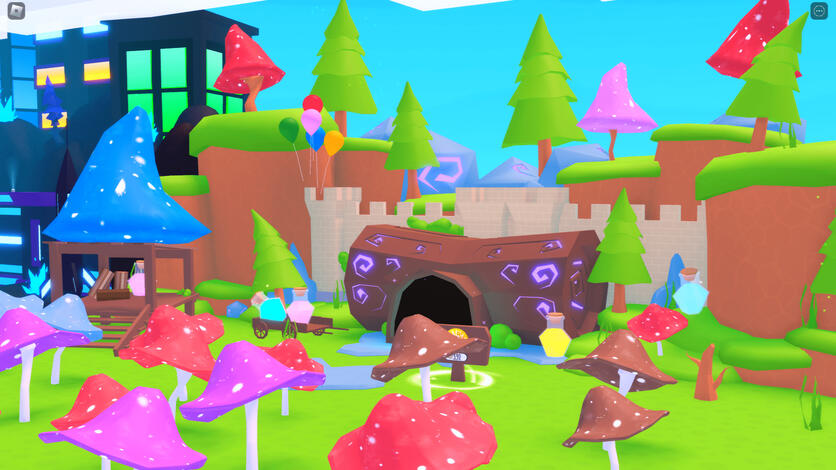Open the three-dot options menu
836x470 pixels.
(819, 11)
